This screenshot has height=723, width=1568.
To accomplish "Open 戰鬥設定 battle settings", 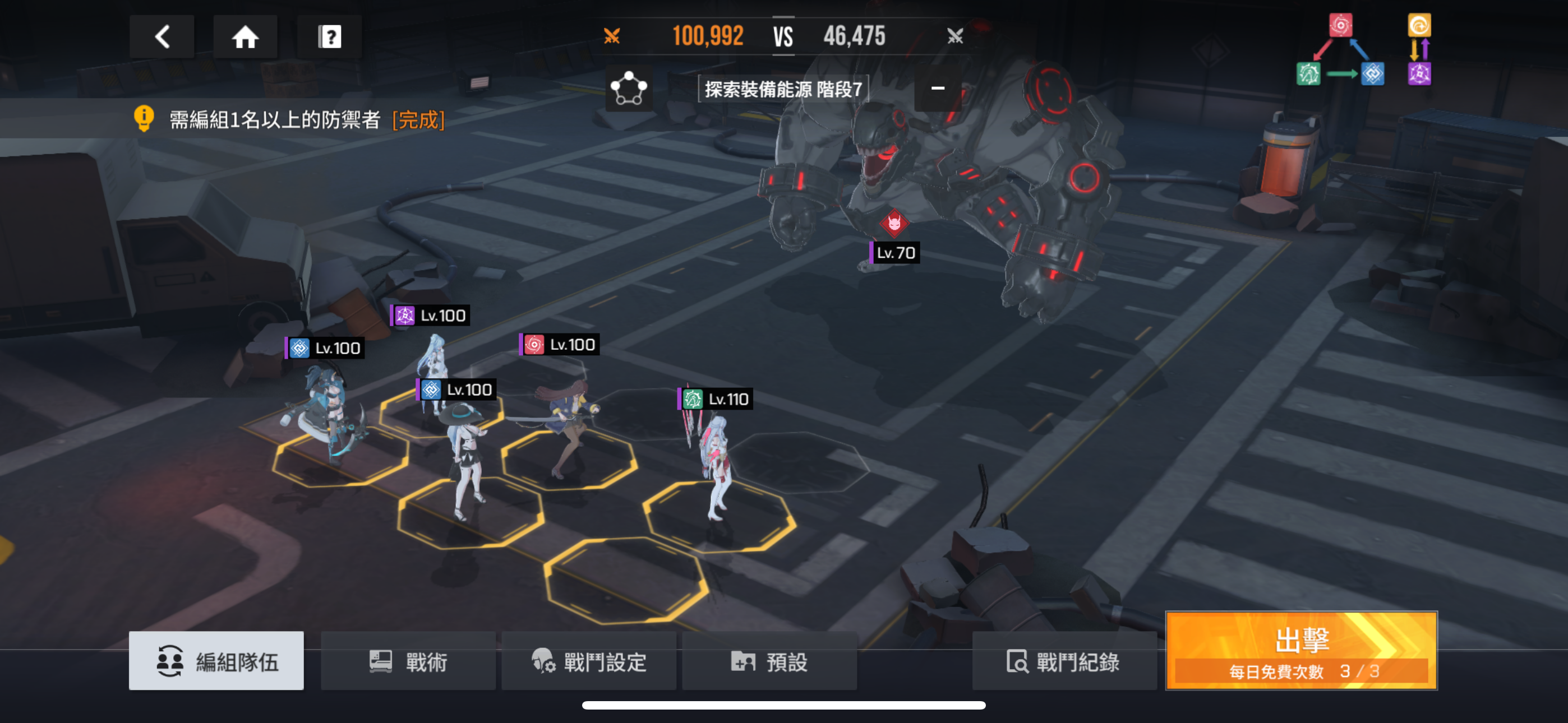I will (x=589, y=660).
